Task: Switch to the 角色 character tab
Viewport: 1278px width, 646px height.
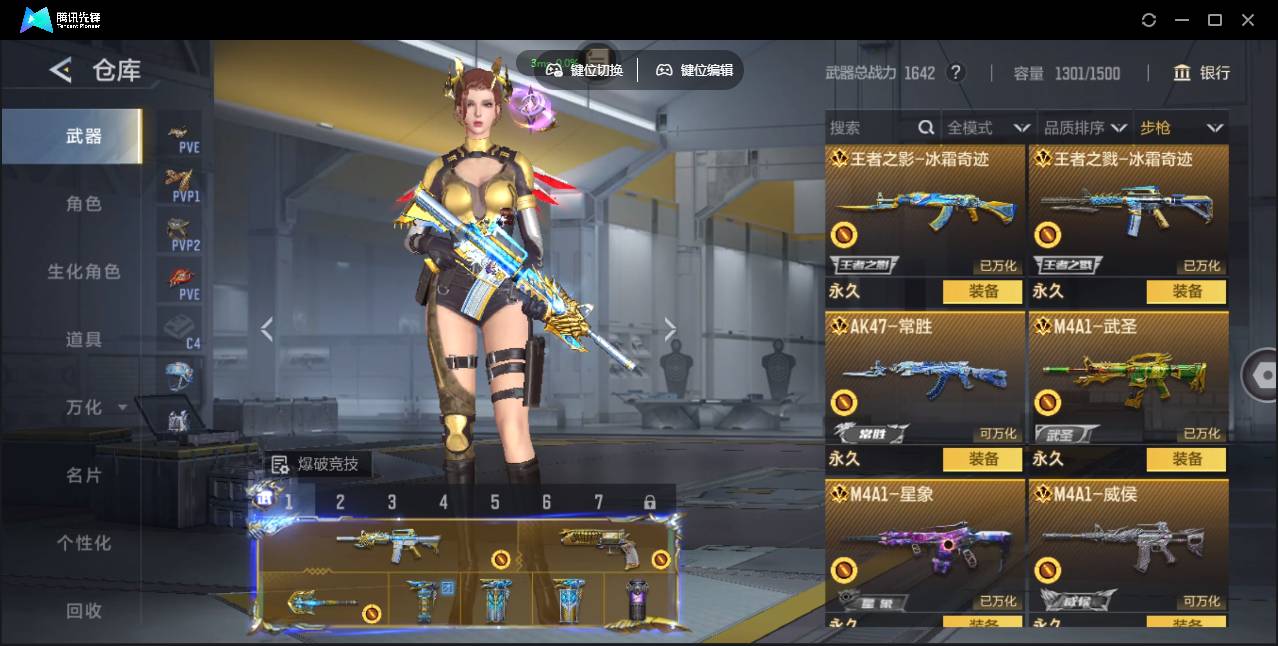Action: pyautogui.click(x=84, y=204)
